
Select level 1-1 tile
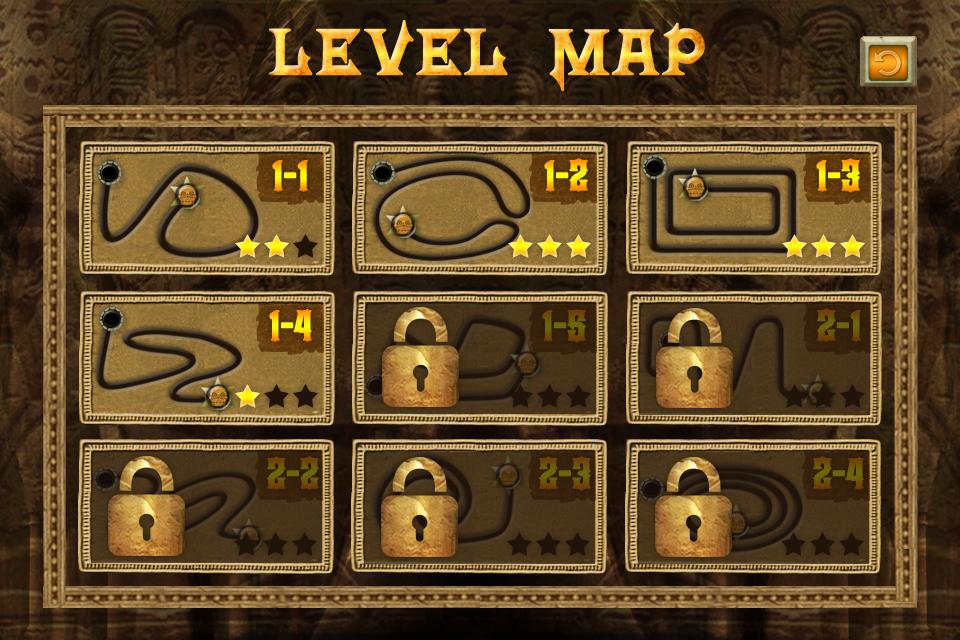[x=206, y=208]
